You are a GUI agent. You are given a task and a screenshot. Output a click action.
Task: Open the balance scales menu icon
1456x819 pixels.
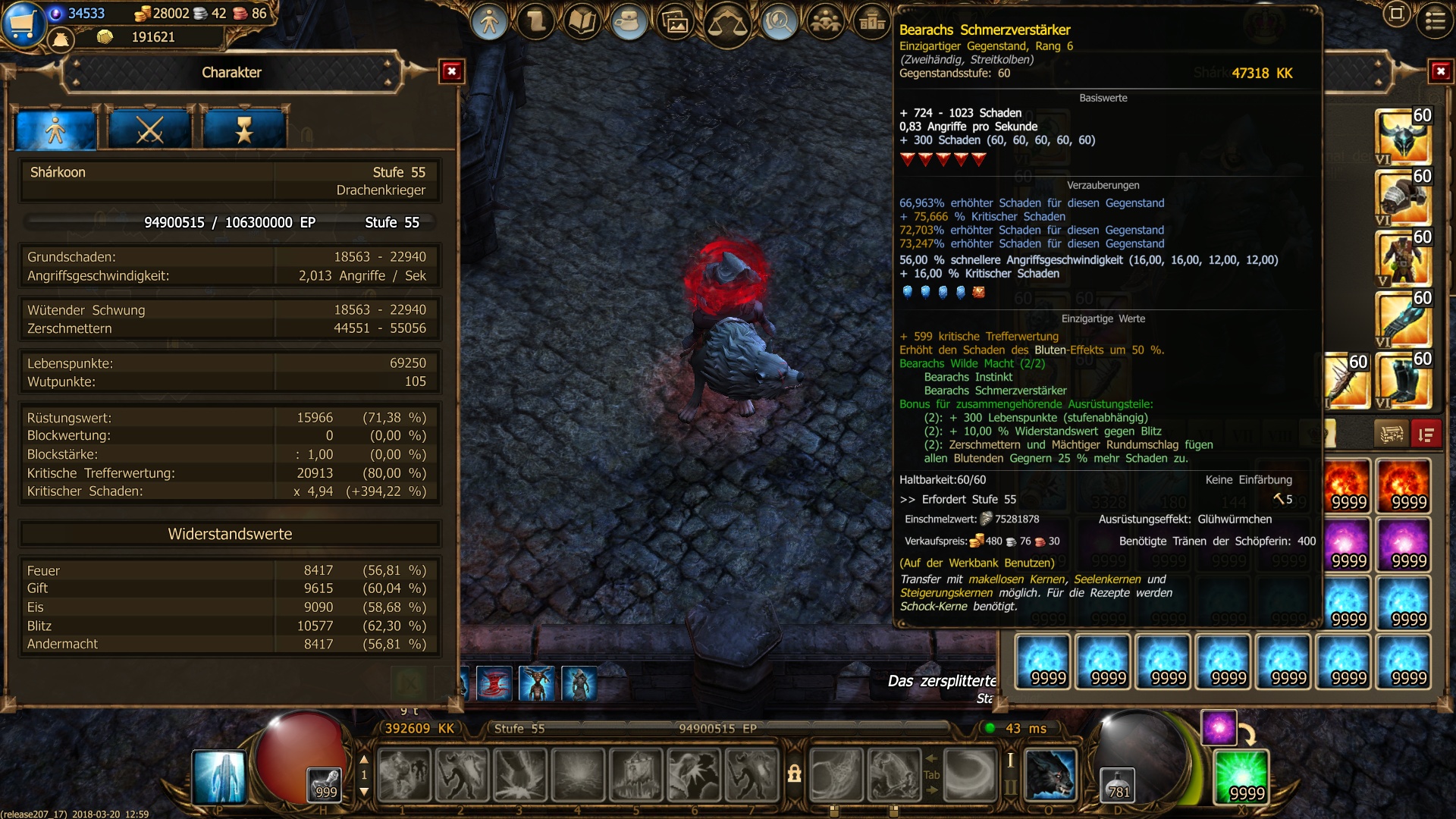(727, 24)
